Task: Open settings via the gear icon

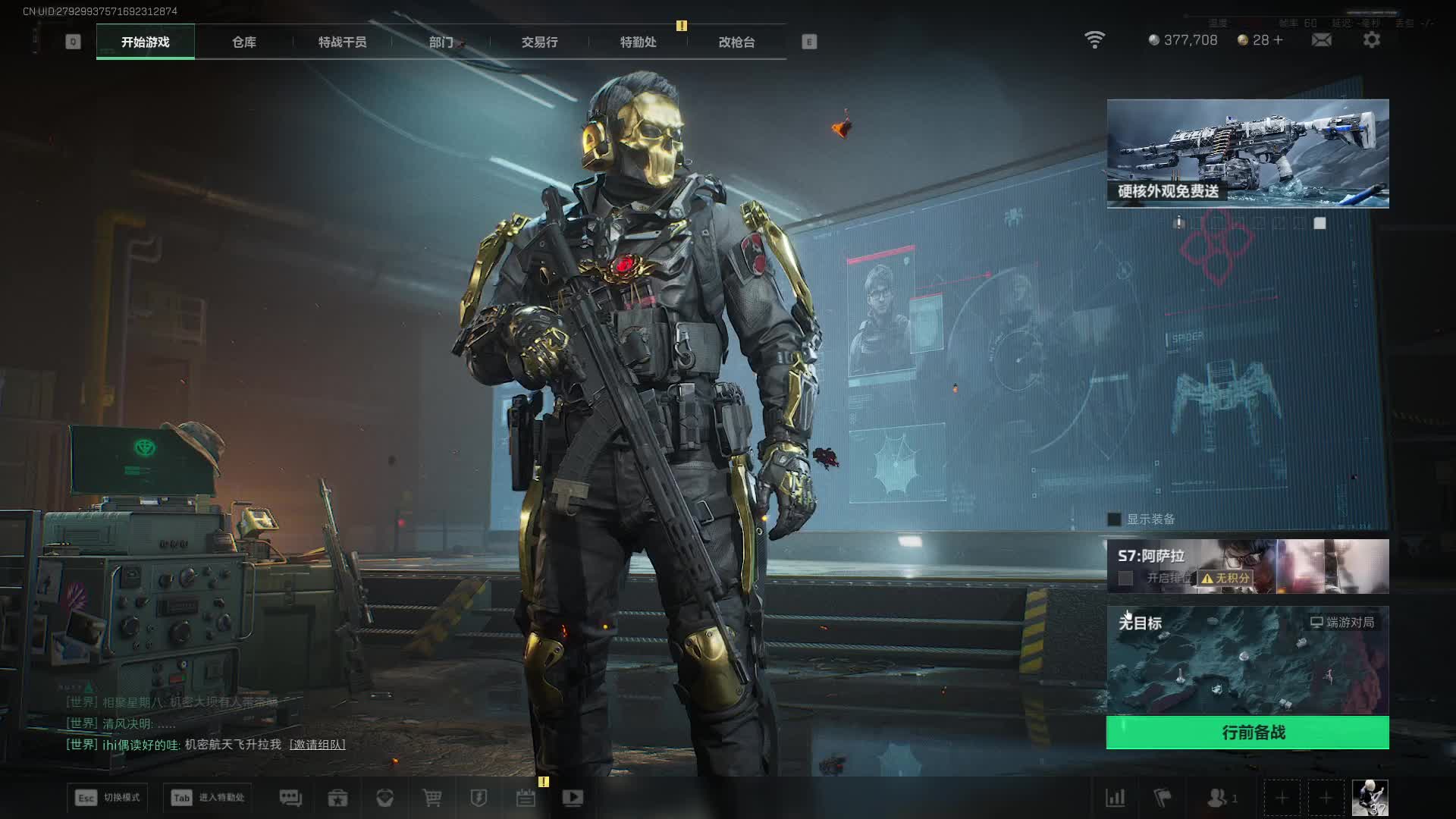Action: tap(1371, 39)
